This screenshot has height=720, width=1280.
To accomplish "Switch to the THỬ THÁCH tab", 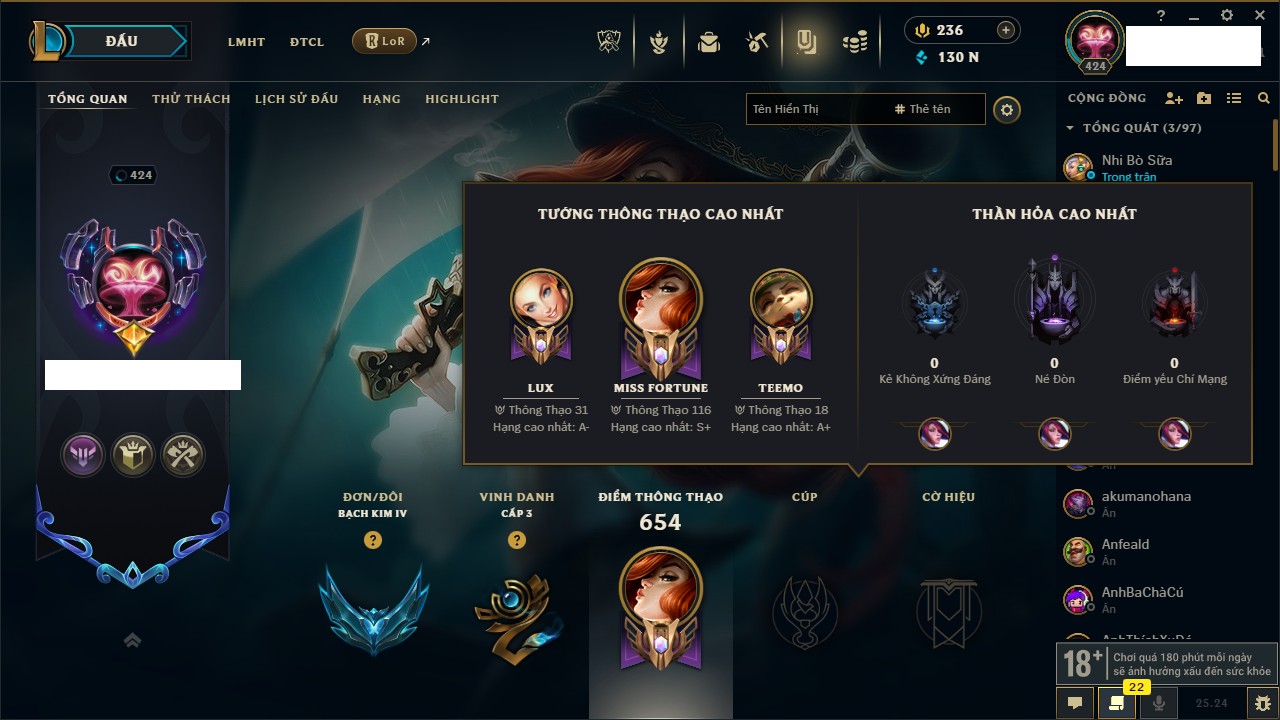I will click(x=191, y=99).
